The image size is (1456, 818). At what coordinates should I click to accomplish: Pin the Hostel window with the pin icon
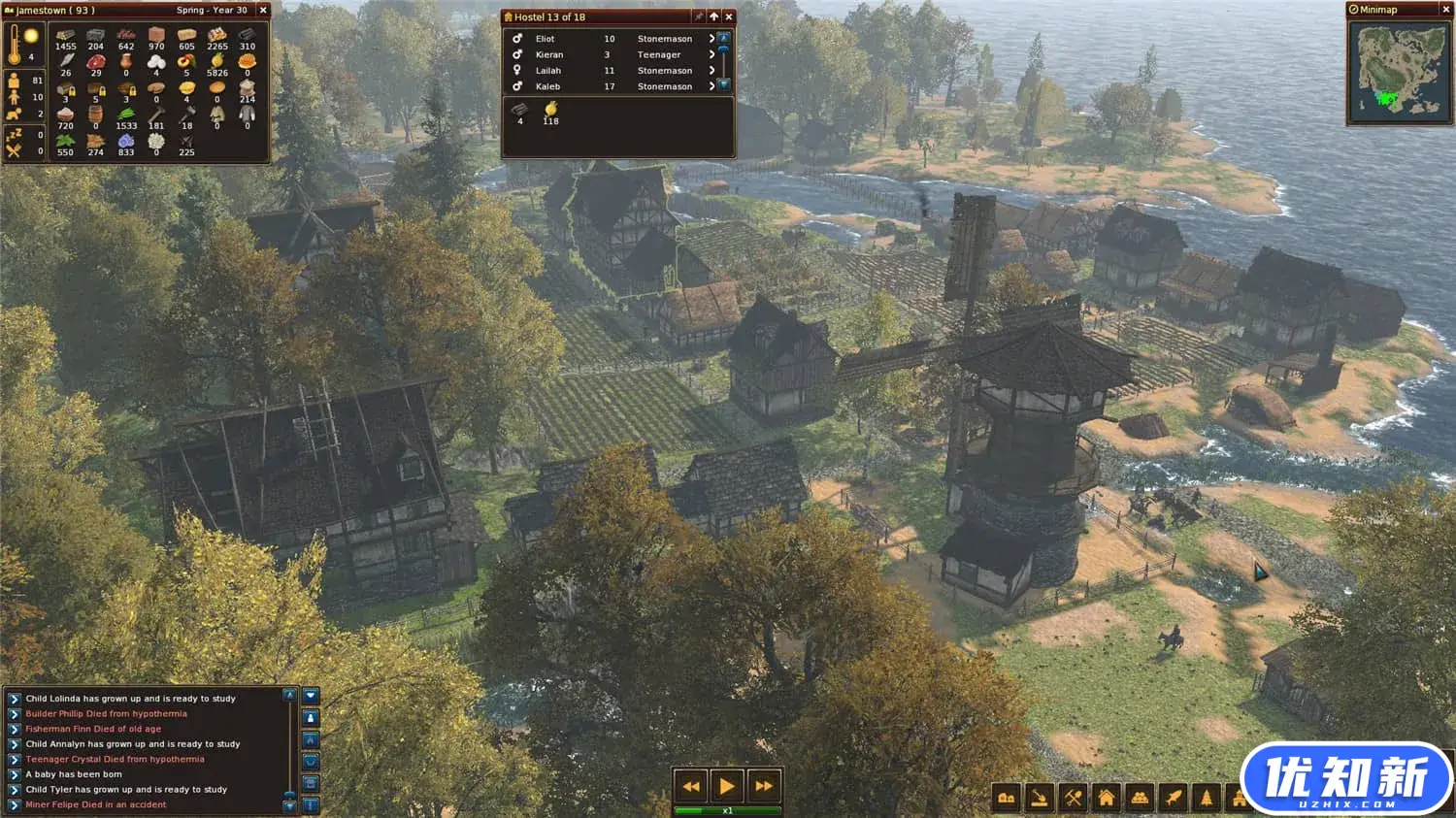pos(699,16)
